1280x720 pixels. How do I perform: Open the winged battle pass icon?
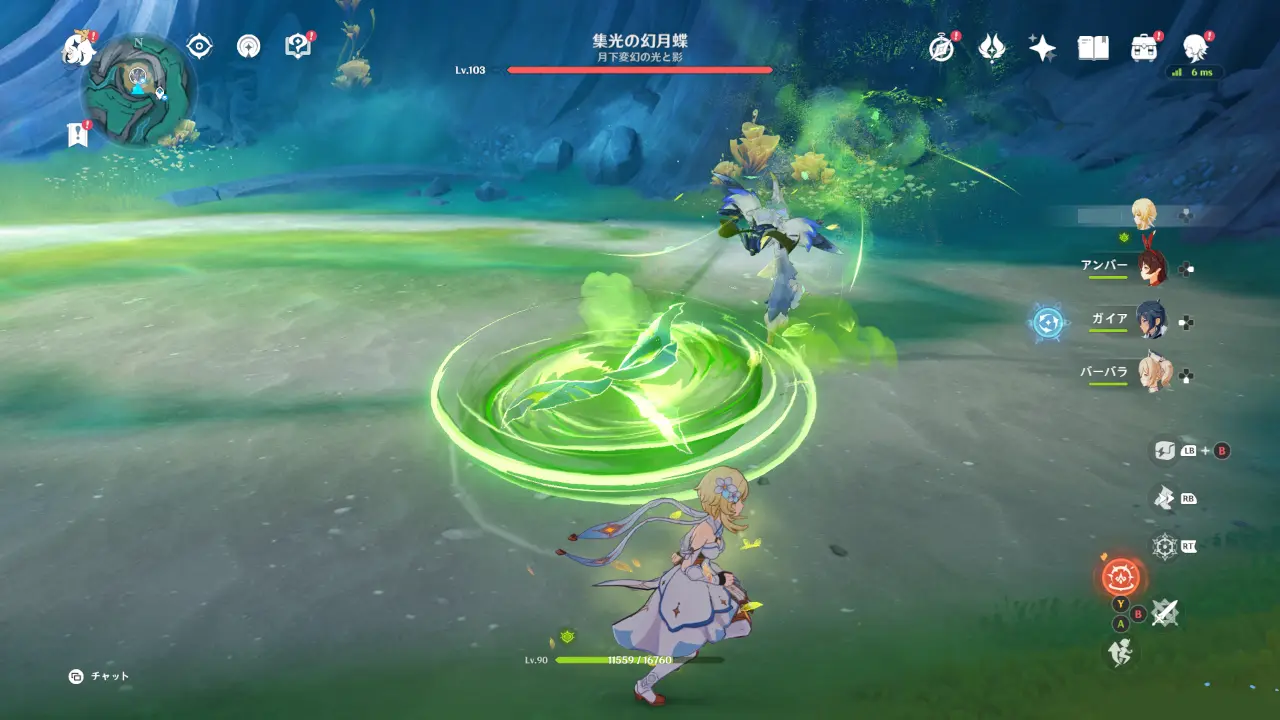(991, 48)
